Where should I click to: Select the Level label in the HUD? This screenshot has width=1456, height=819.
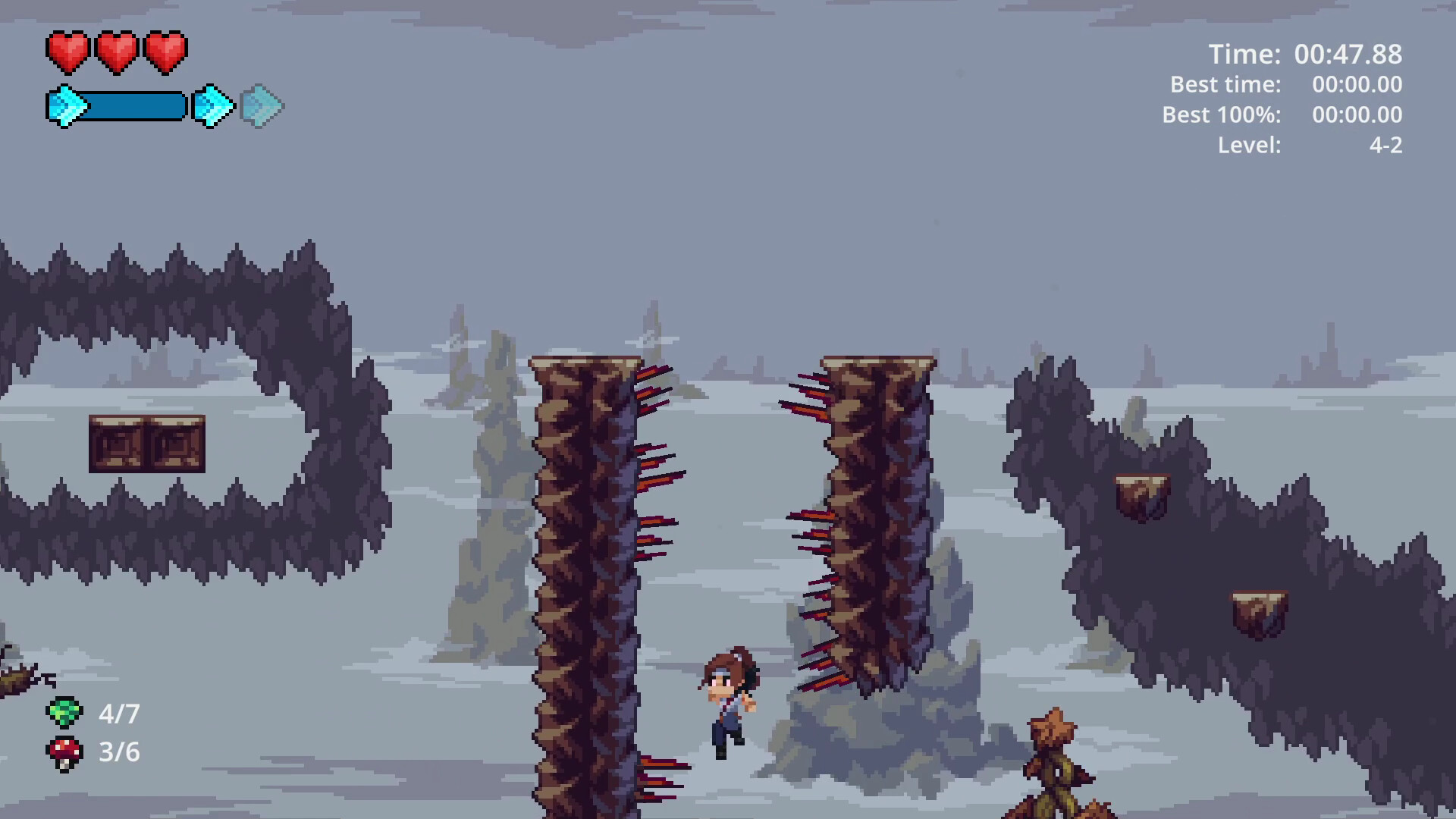tap(1248, 146)
